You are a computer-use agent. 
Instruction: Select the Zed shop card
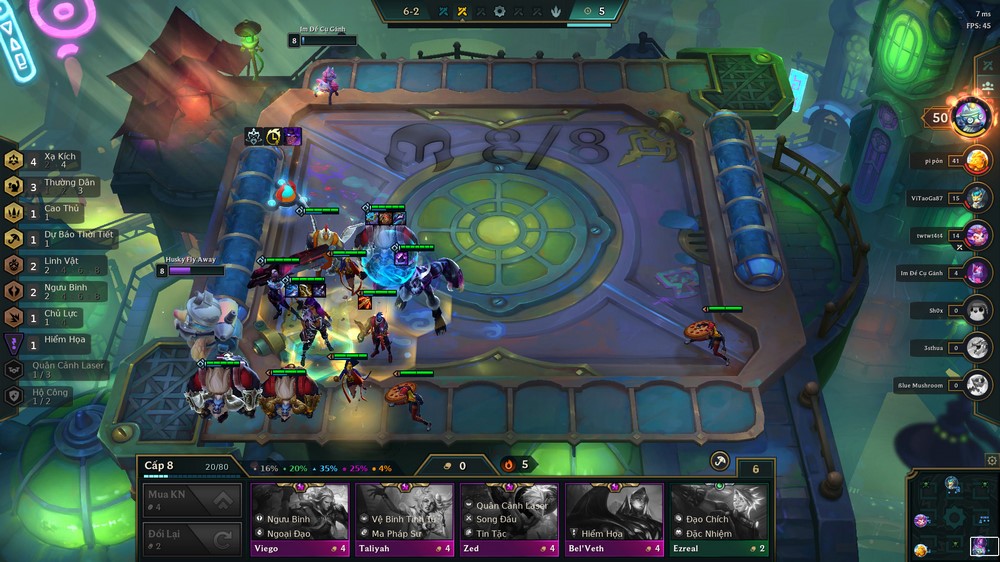[x=509, y=512]
